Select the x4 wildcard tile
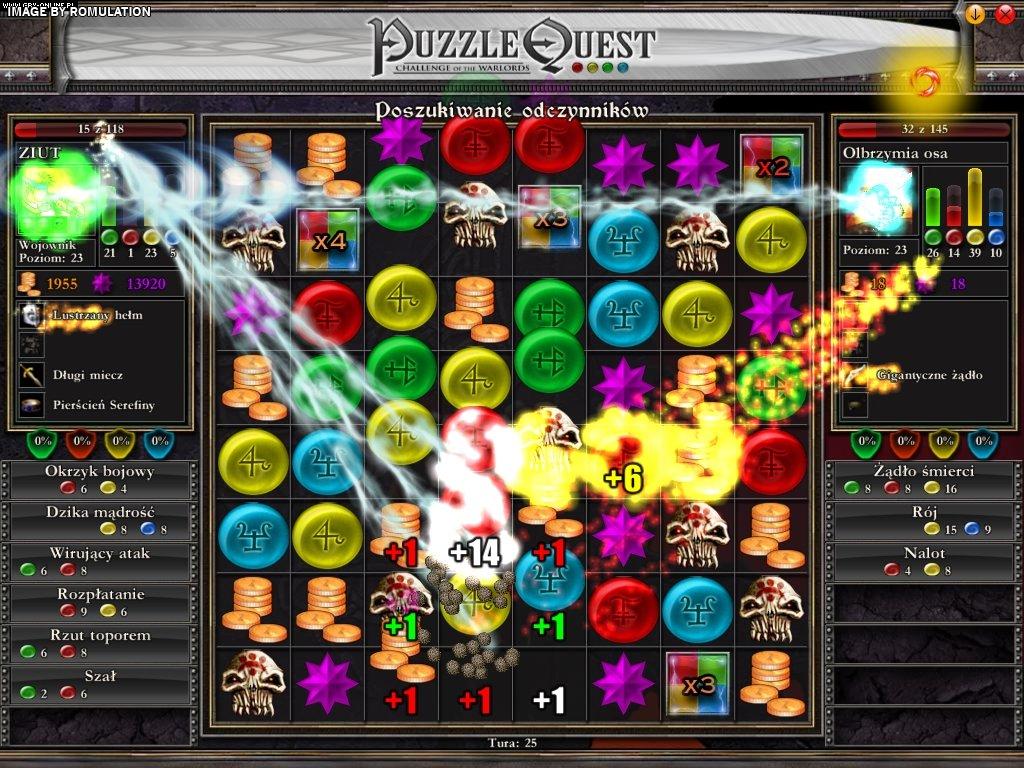1024x768 pixels. pos(328,239)
